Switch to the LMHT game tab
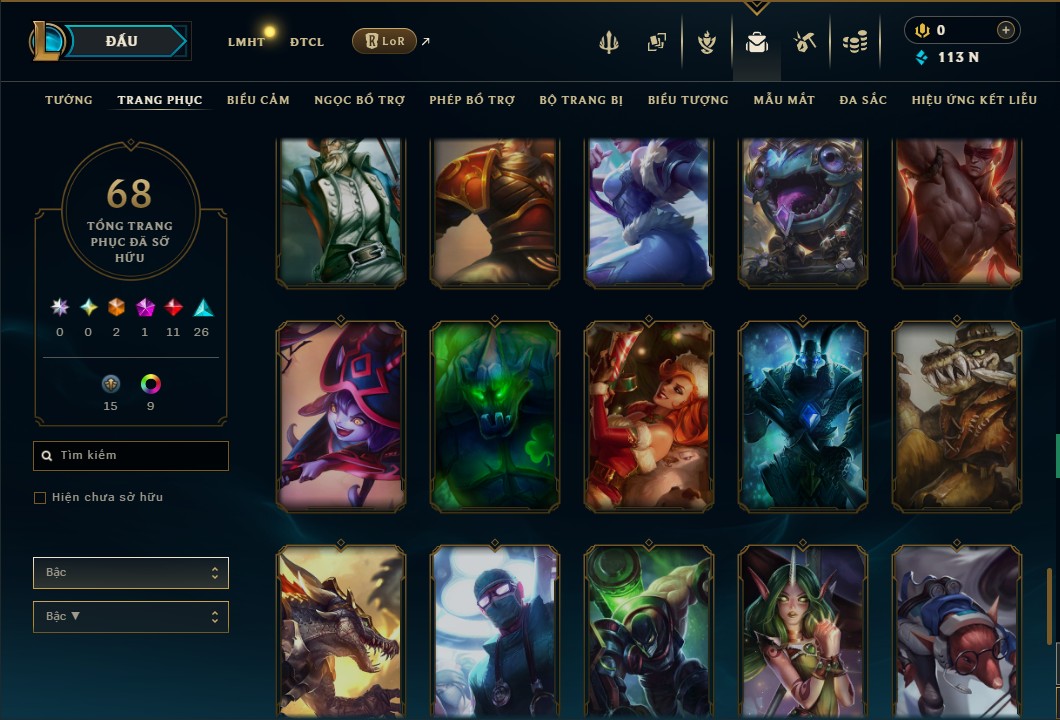The width and height of the screenshot is (1060, 720). (246, 42)
